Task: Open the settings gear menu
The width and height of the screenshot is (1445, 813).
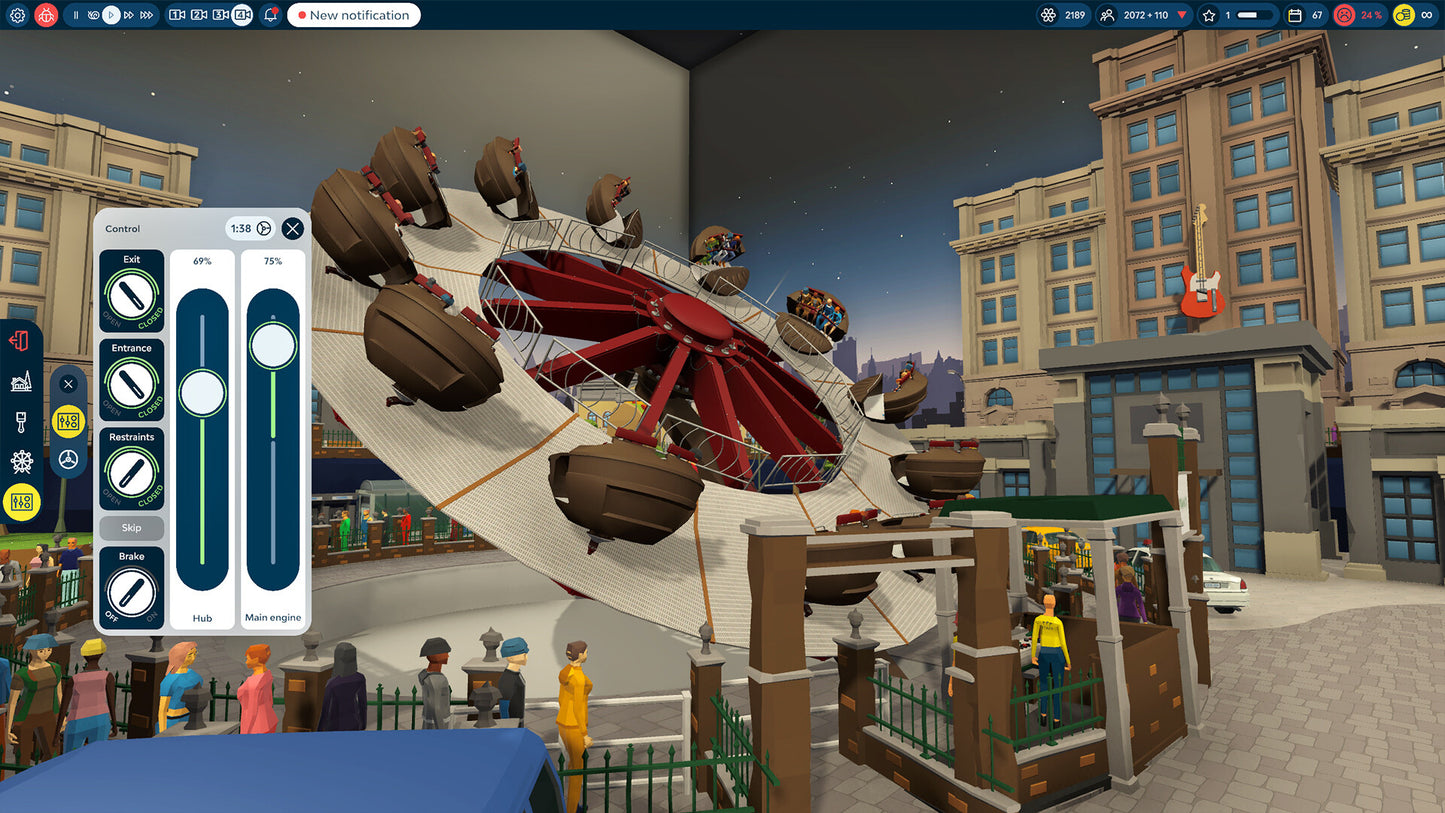Action: pos(17,15)
